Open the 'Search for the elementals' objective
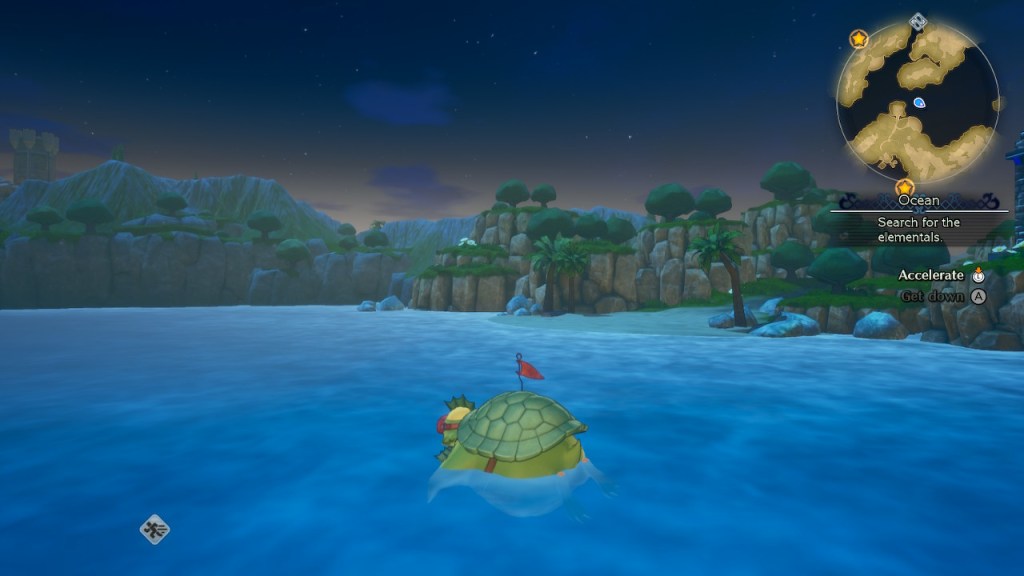The height and width of the screenshot is (576, 1024). point(918,228)
